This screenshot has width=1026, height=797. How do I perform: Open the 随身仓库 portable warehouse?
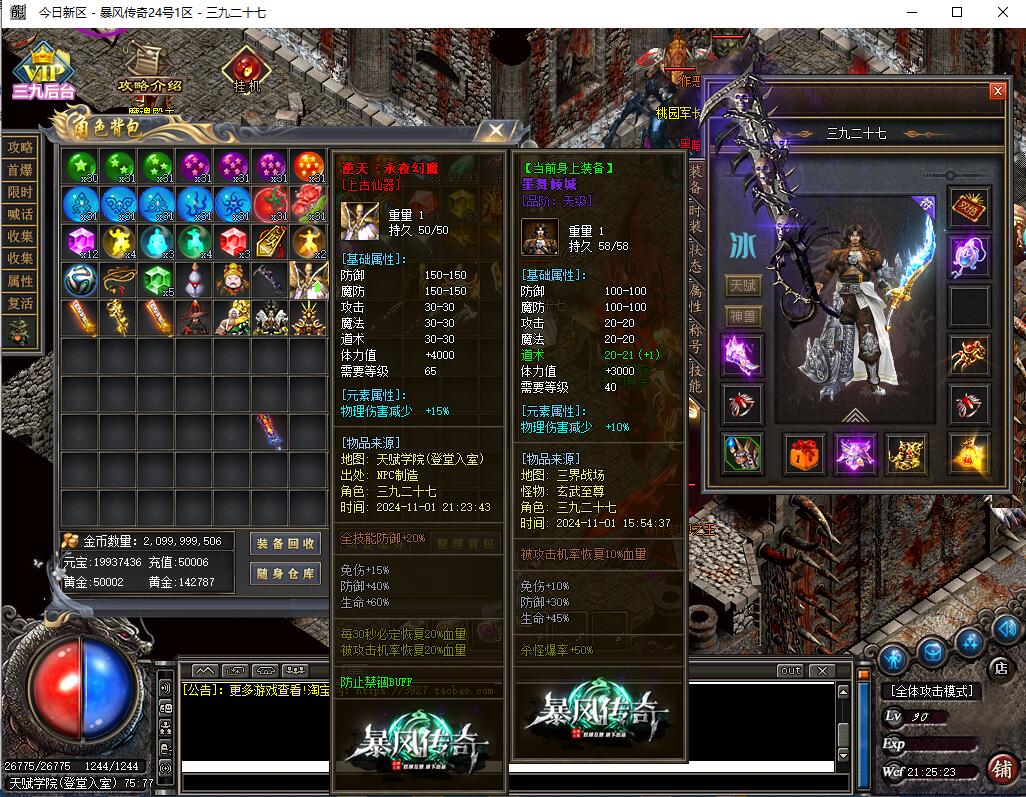(x=286, y=573)
